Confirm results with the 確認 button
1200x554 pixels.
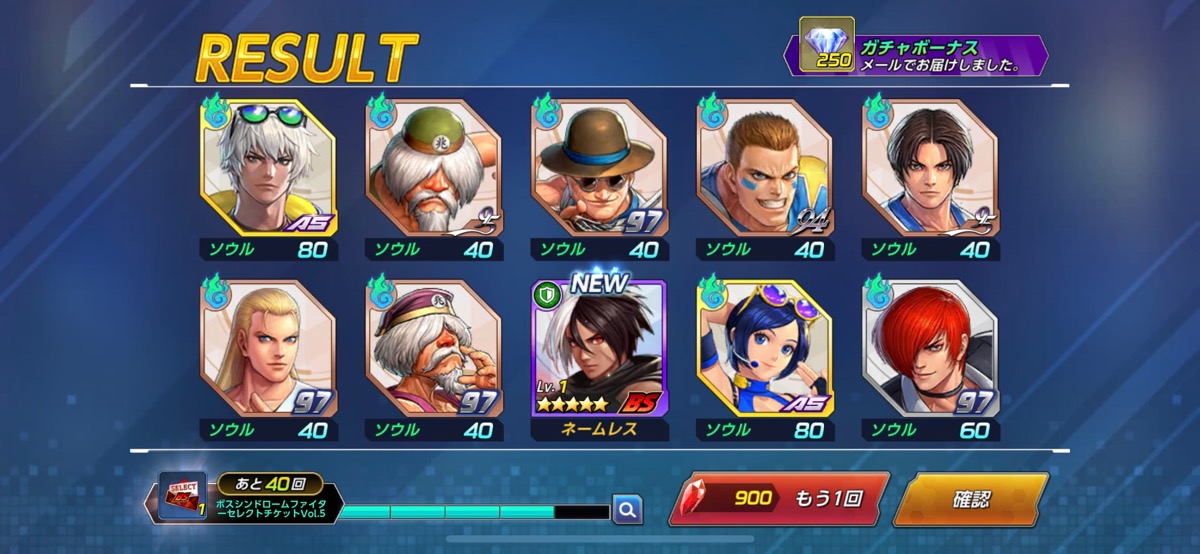[x=970, y=498]
